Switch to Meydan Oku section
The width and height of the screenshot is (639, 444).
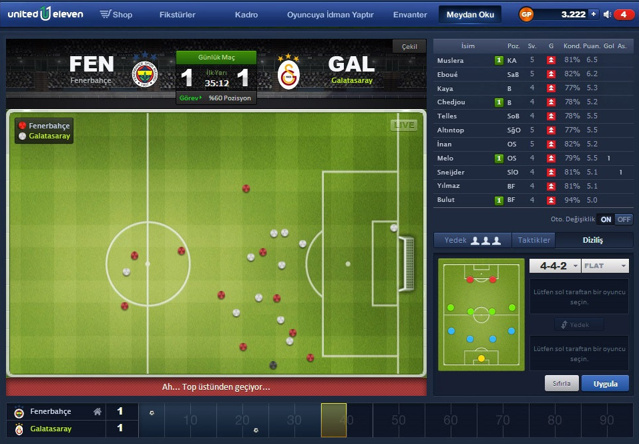[x=470, y=15]
